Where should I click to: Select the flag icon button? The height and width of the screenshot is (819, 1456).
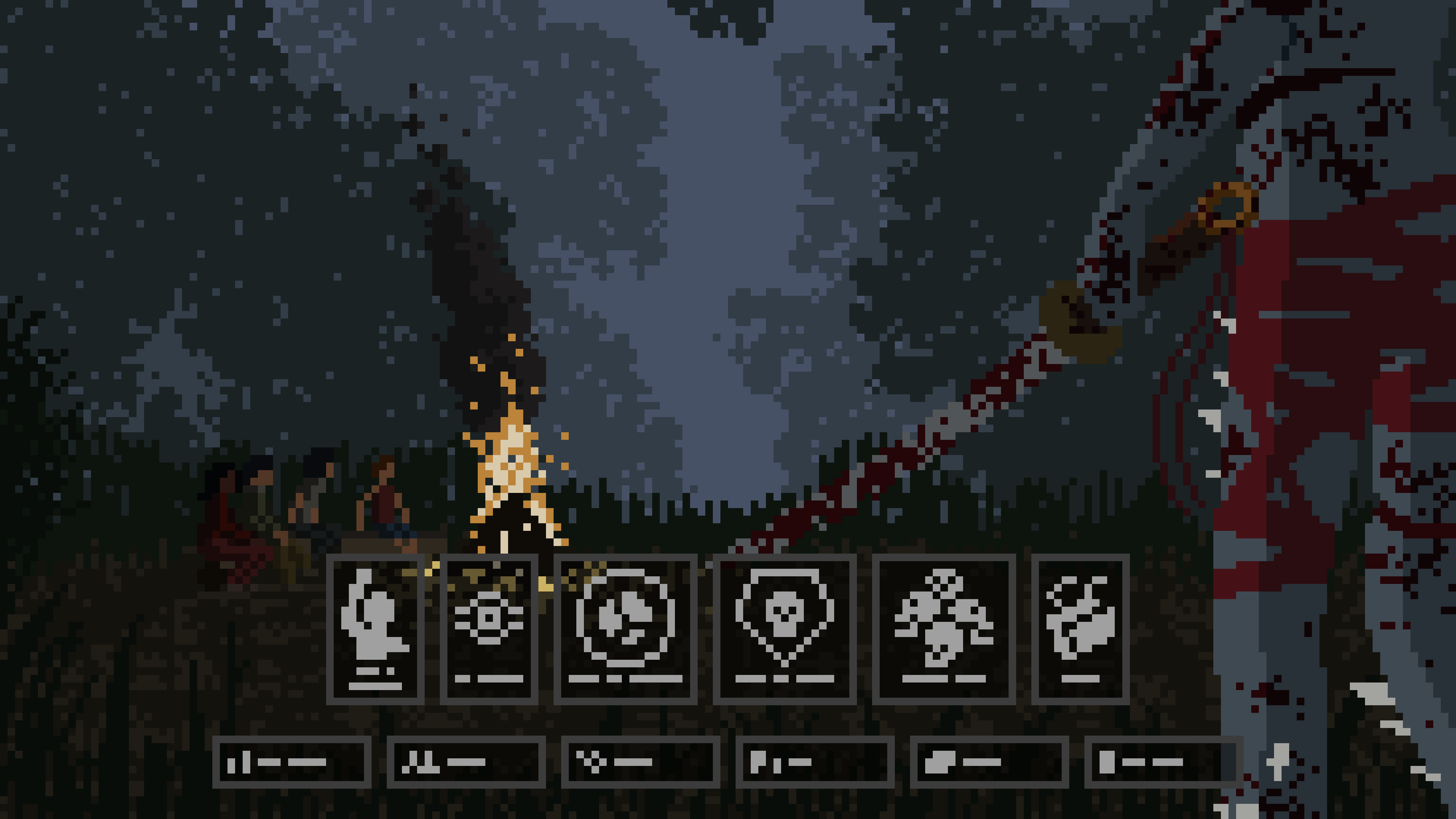[x=814, y=762]
